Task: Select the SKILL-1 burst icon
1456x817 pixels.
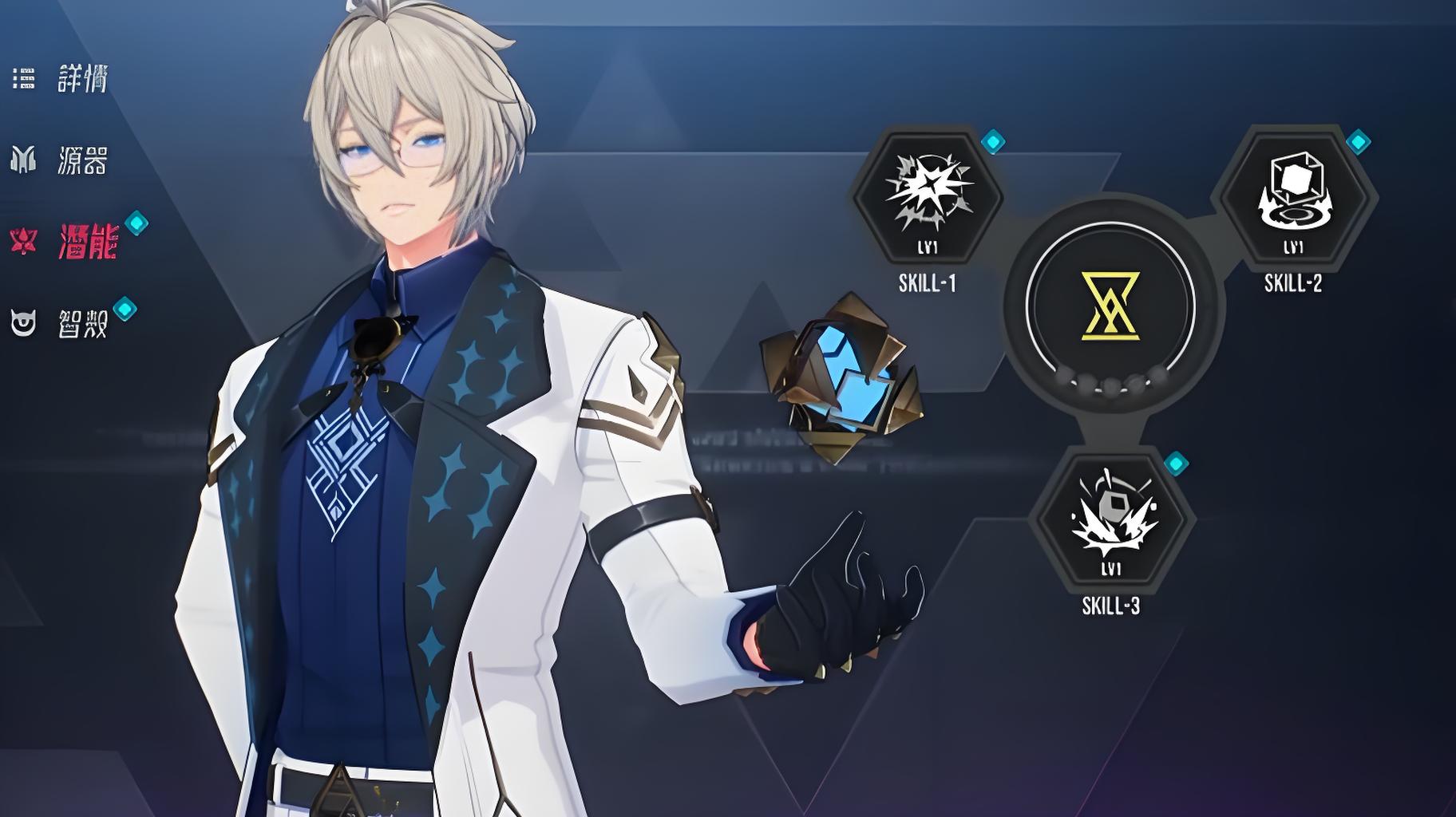Action: tap(928, 196)
